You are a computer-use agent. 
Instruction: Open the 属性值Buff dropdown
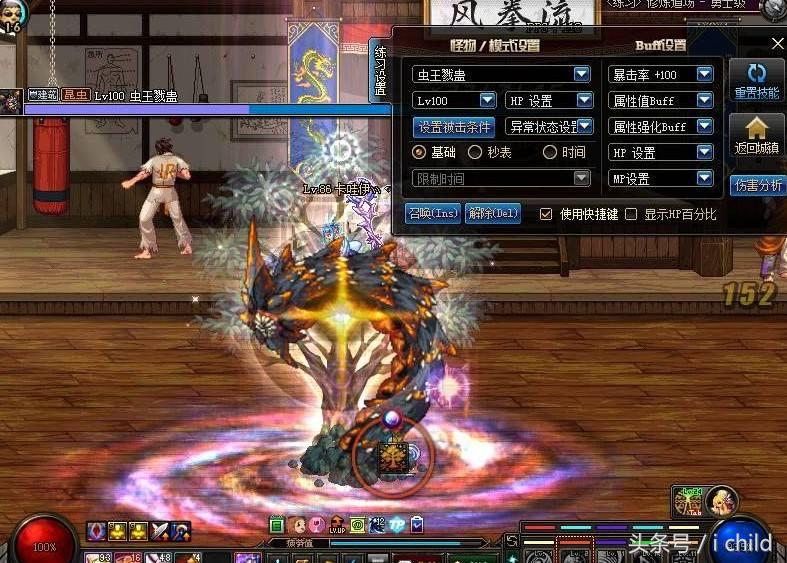pos(704,100)
